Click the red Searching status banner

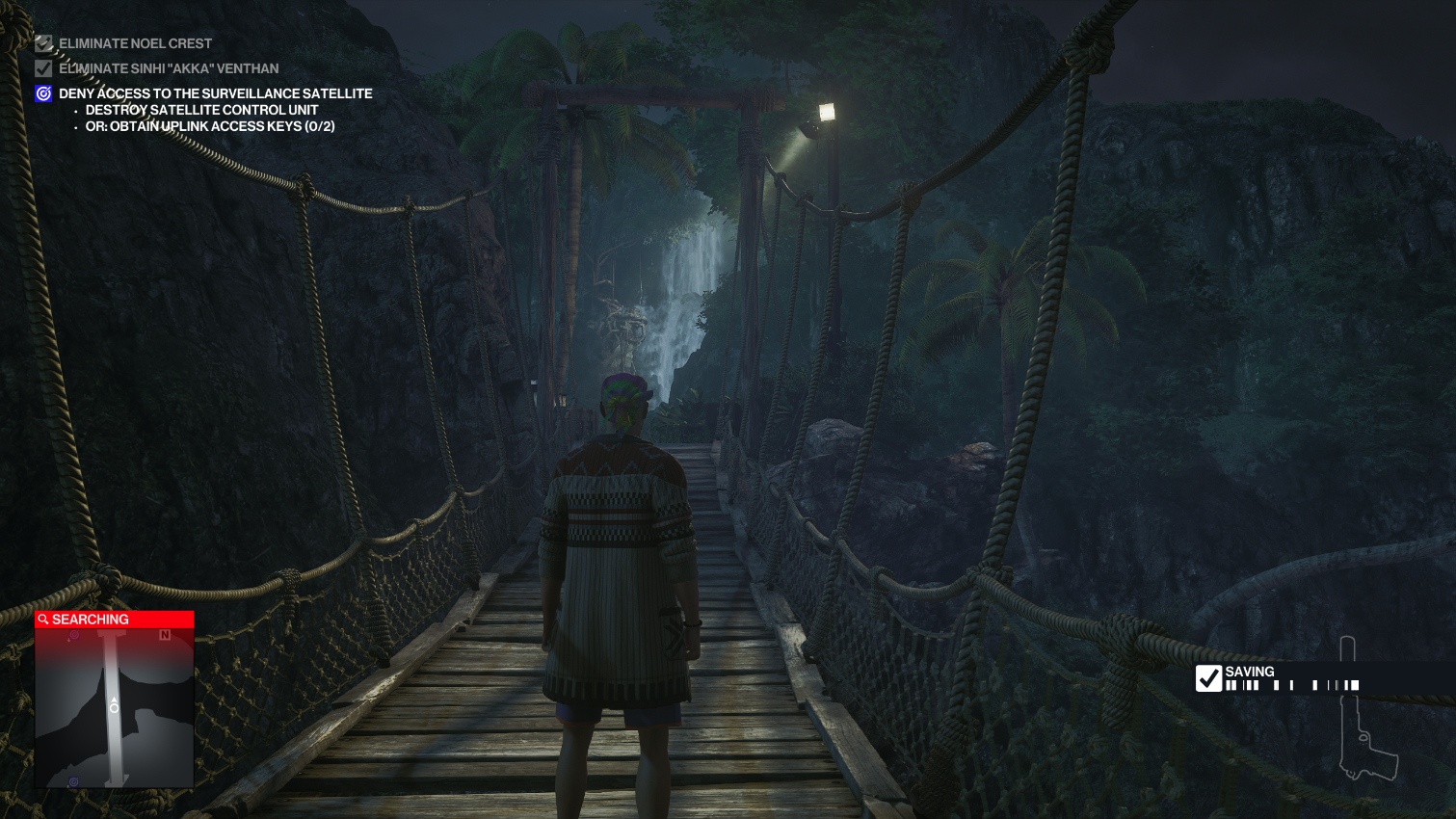point(114,620)
